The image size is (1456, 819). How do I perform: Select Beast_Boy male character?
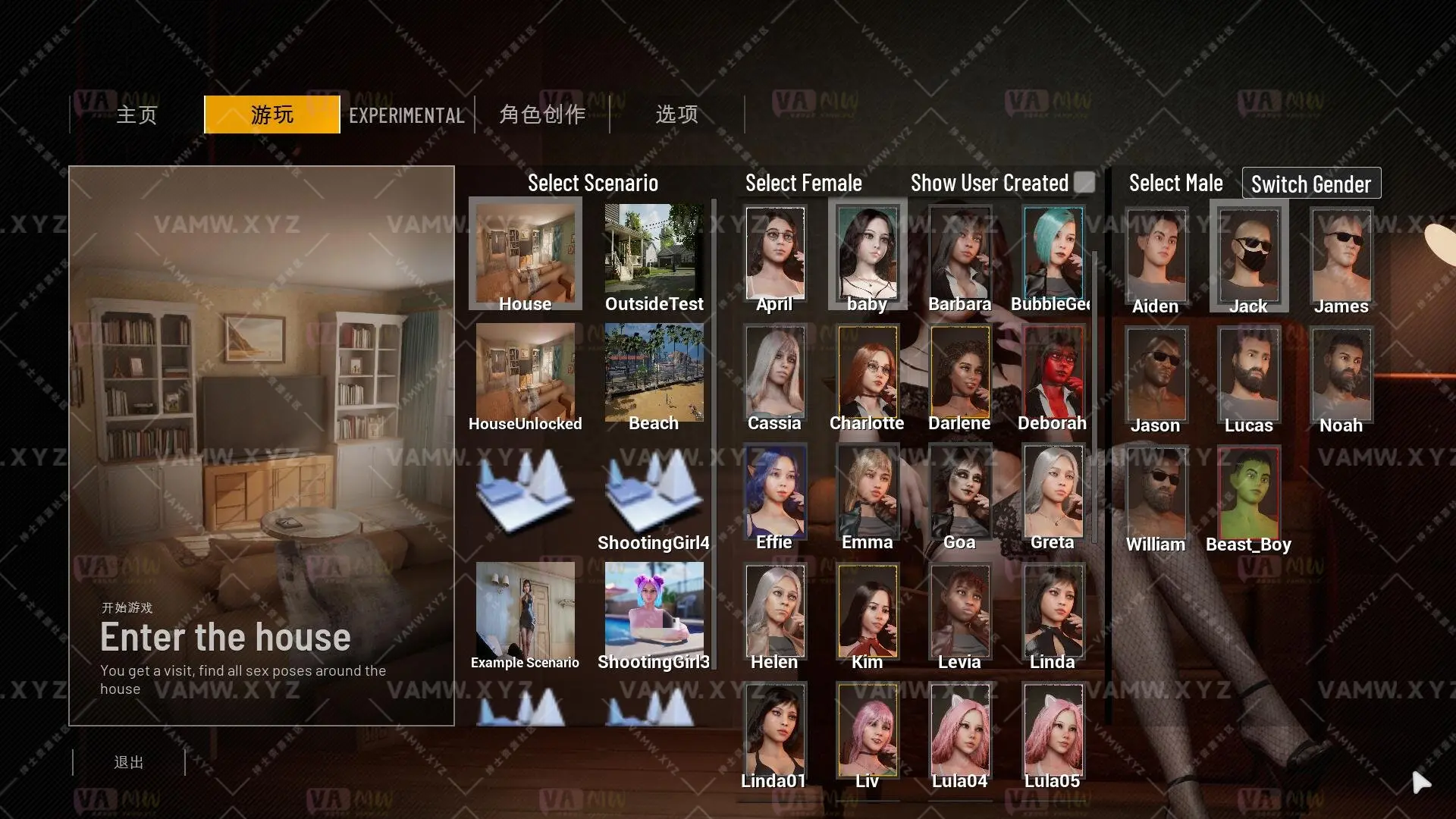pyautogui.click(x=1247, y=493)
